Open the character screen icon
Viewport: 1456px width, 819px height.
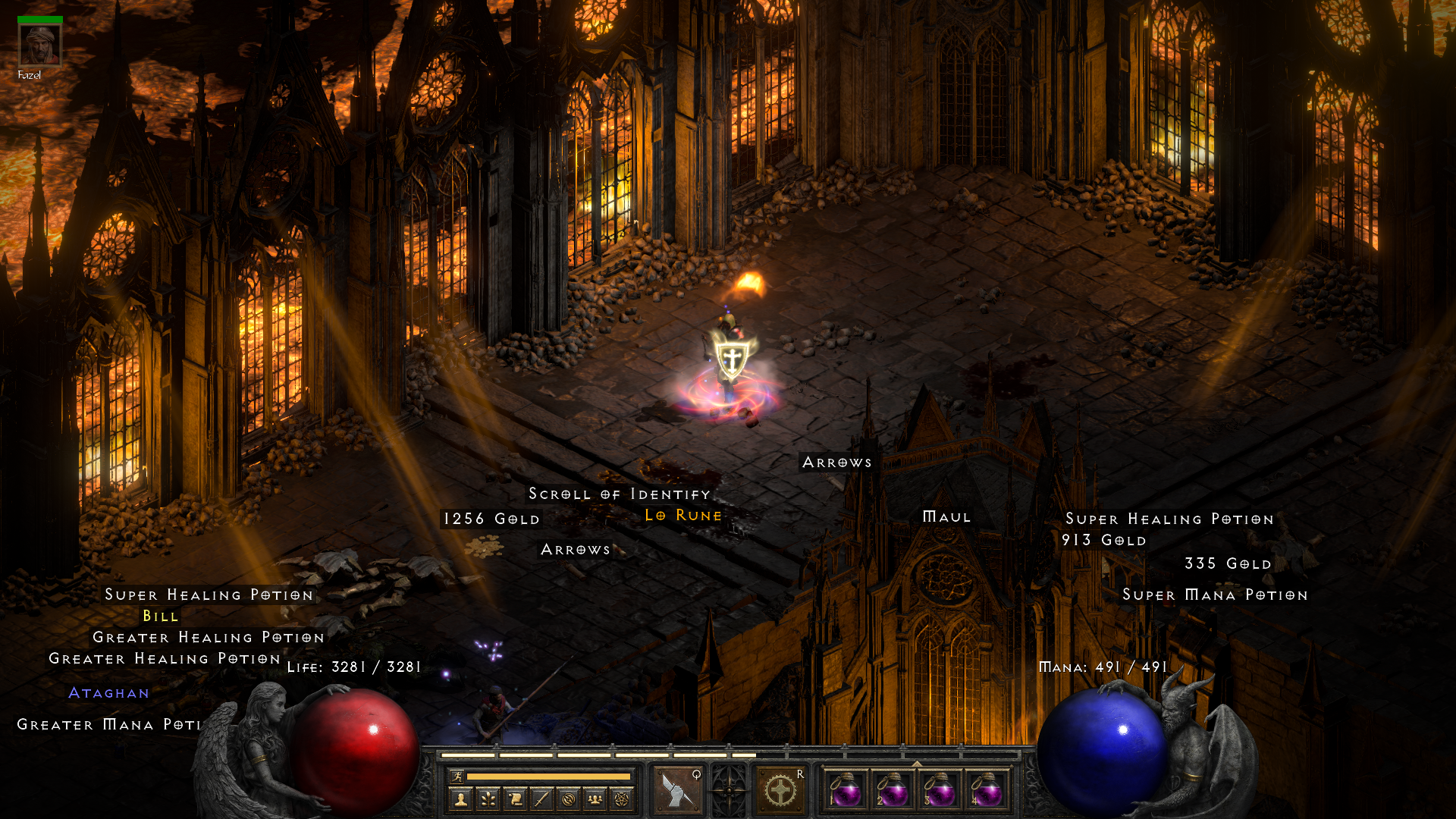(x=460, y=799)
